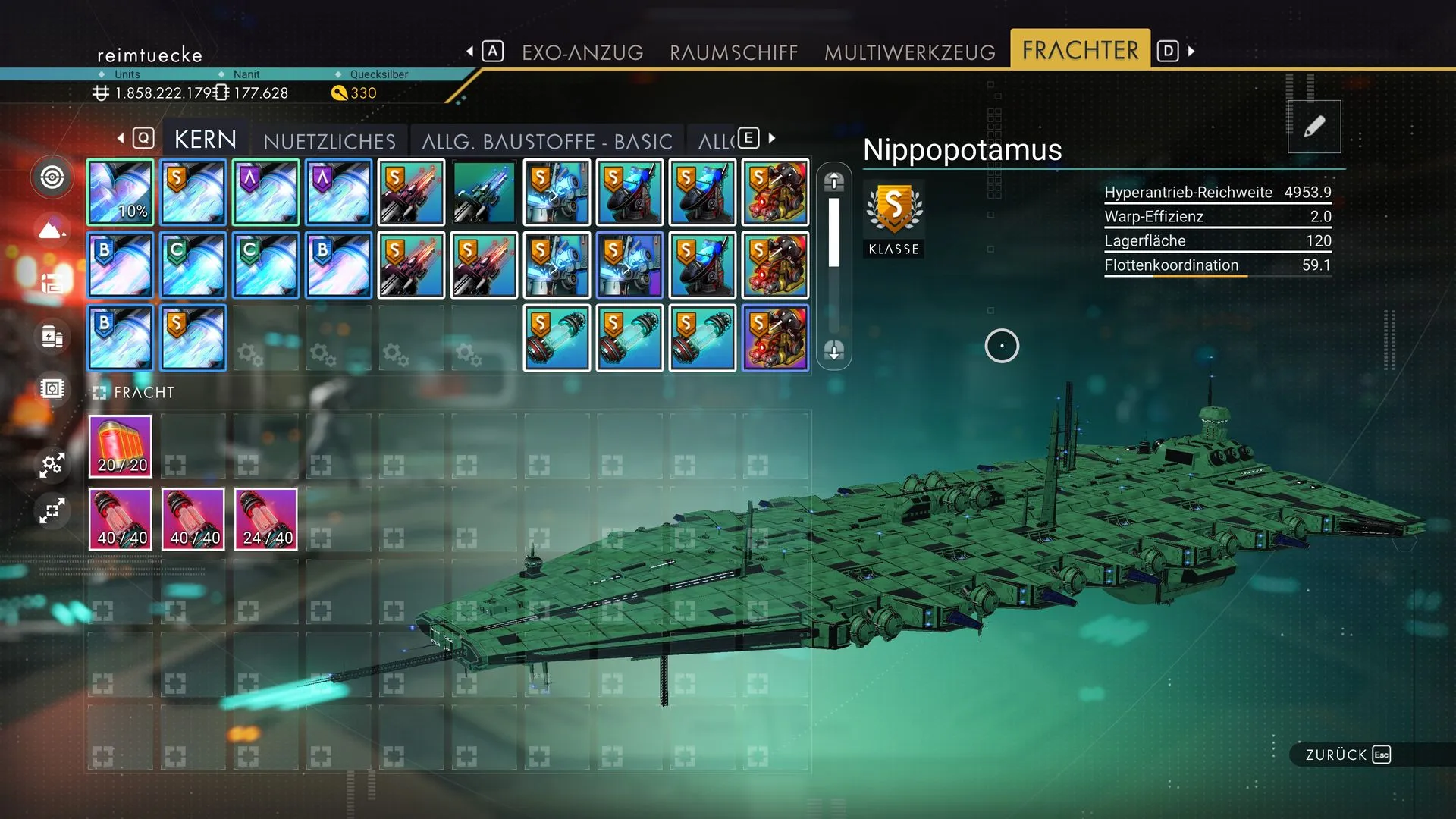Open the battery recharge sidebar icon
Image resolution: width=1456 pixels, height=819 pixels.
click(x=52, y=337)
